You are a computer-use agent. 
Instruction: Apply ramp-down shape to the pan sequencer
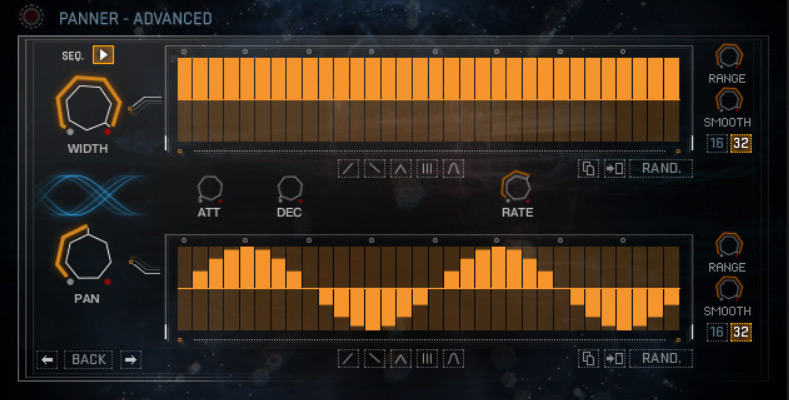(374, 358)
